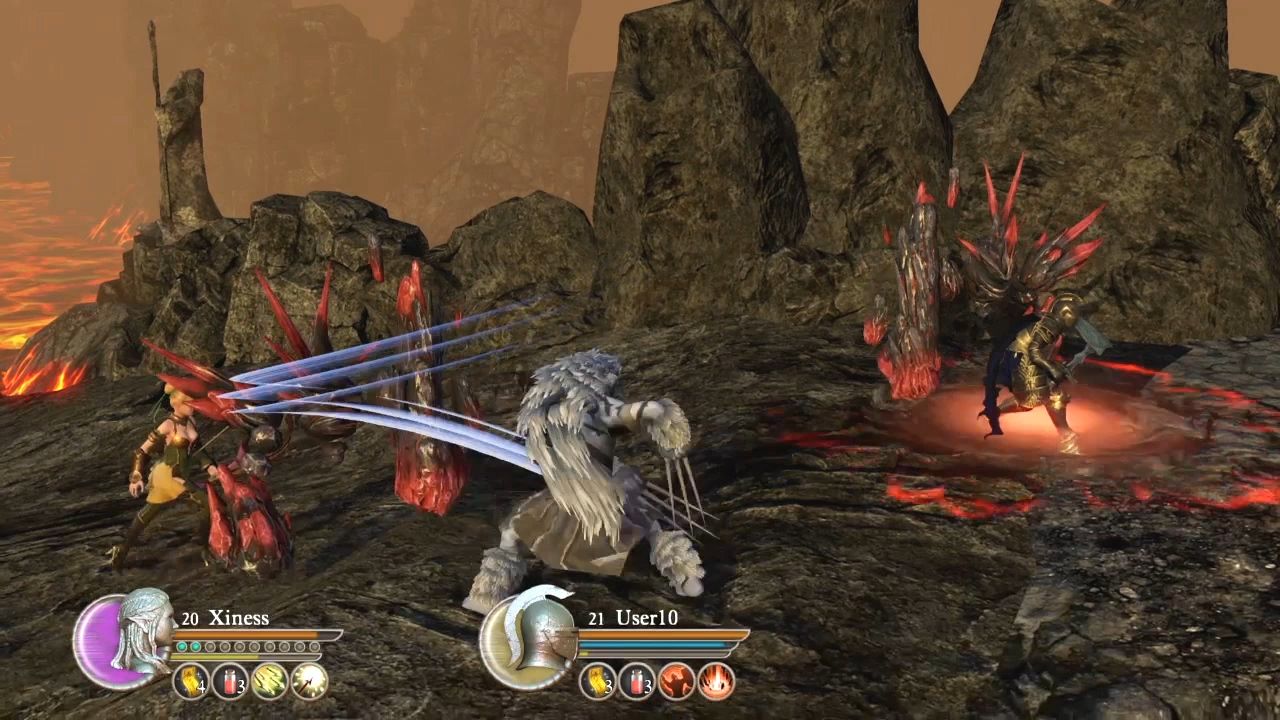
Task: Use Xiness's red health potion icon
Action: click(x=230, y=681)
